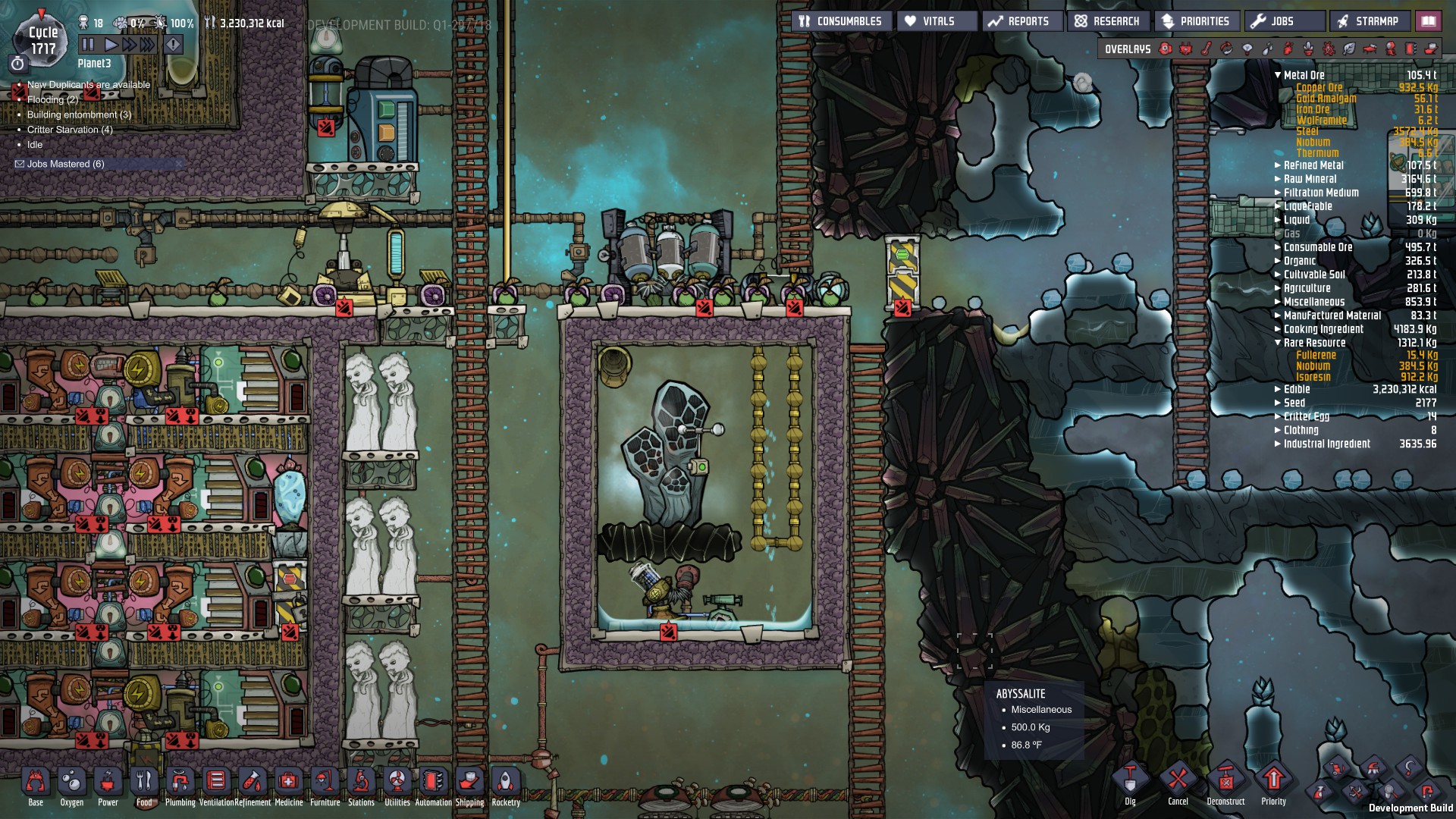Image resolution: width=1456 pixels, height=819 pixels.
Task: Choose the Power build category
Action: click(x=108, y=786)
